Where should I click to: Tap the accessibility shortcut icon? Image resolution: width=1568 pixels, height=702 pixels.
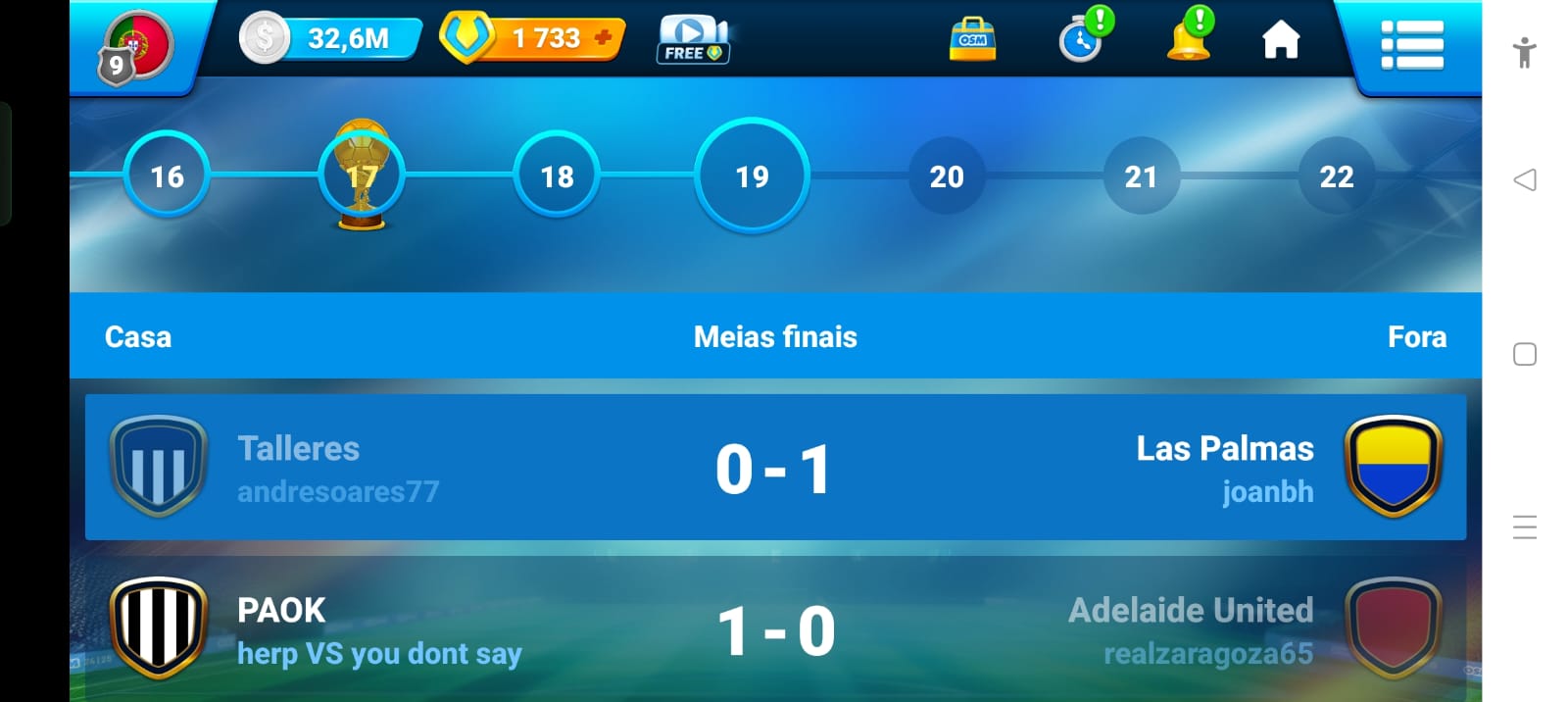click(x=1524, y=52)
